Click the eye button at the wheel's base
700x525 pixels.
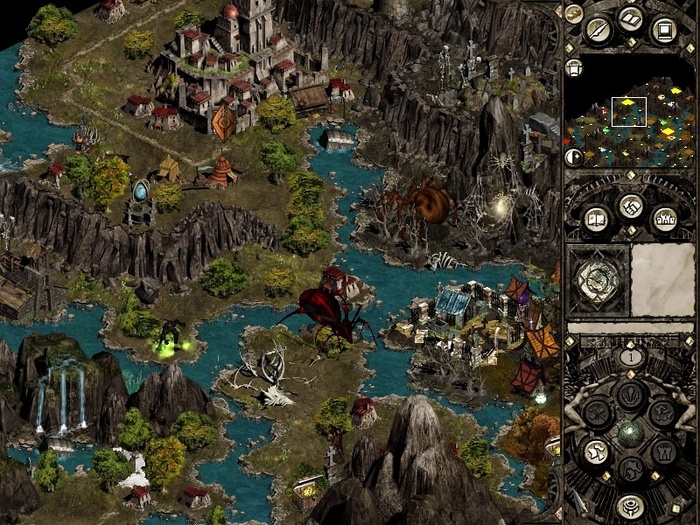coord(629,505)
